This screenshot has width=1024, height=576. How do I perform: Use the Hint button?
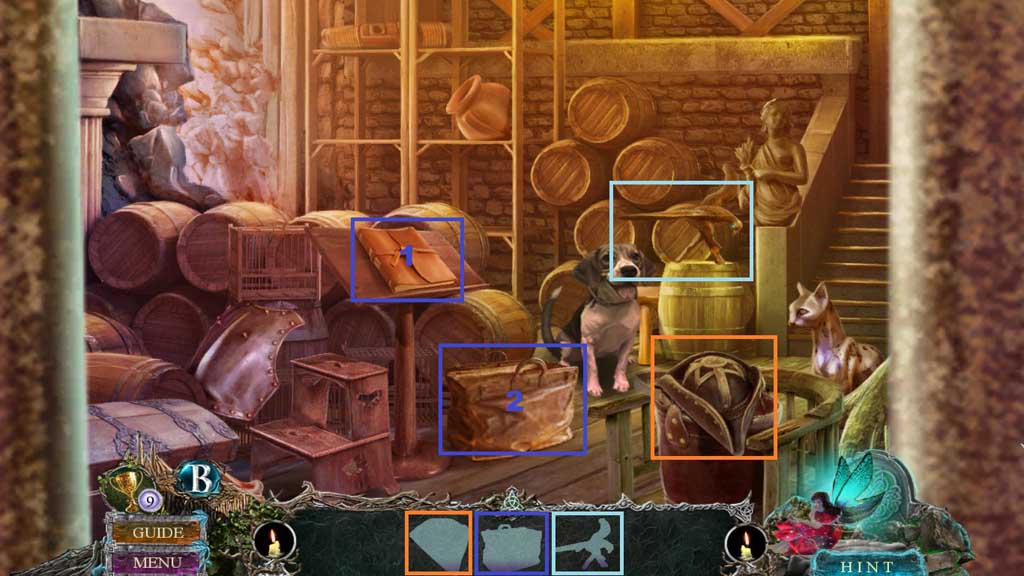[x=853, y=563]
